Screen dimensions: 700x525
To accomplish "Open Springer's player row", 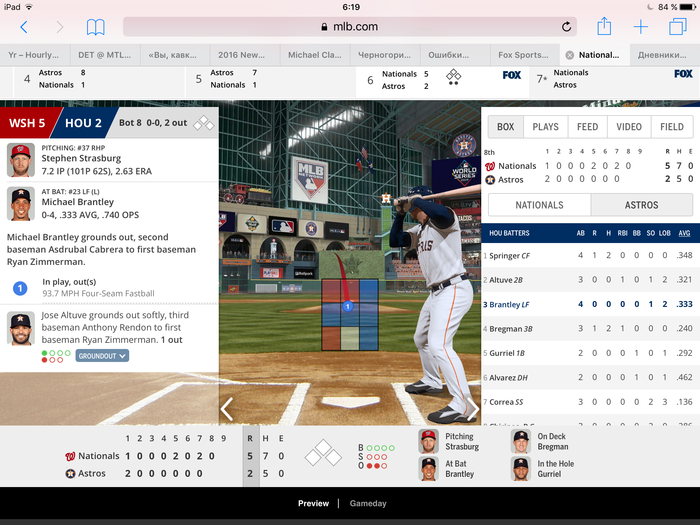I will point(510,255).
